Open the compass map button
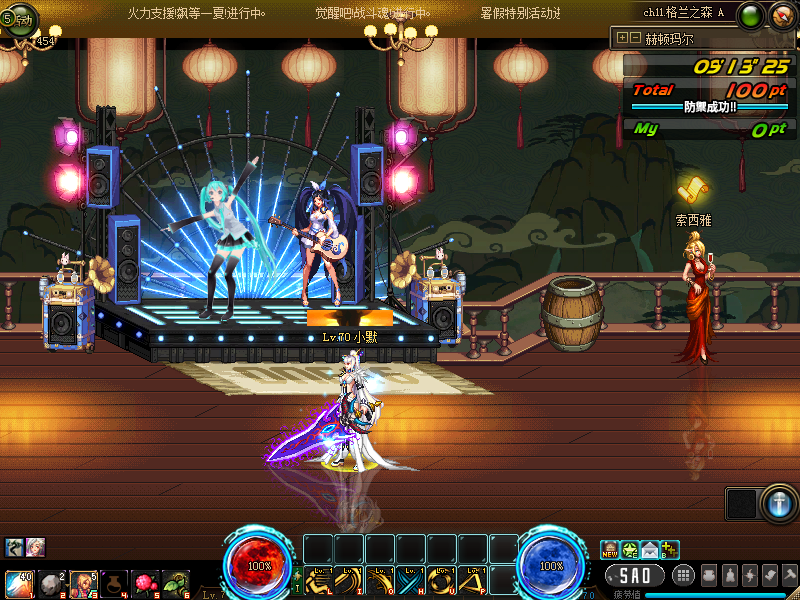This screenshot has width=800, height=600. pos(782,15)
